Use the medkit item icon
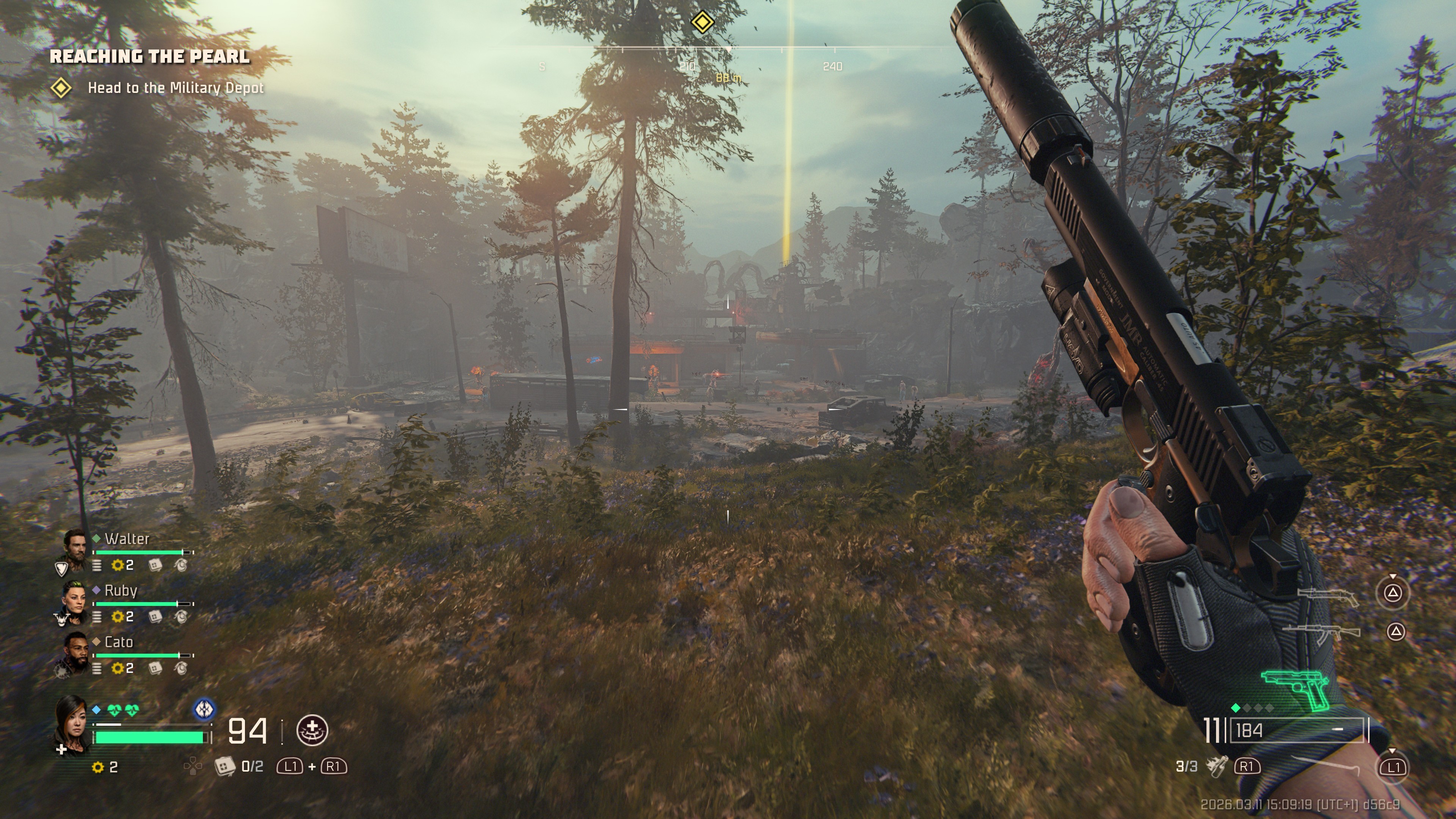Image resolution: width=1456 pixels, height=819 pixels. (225, 766)
